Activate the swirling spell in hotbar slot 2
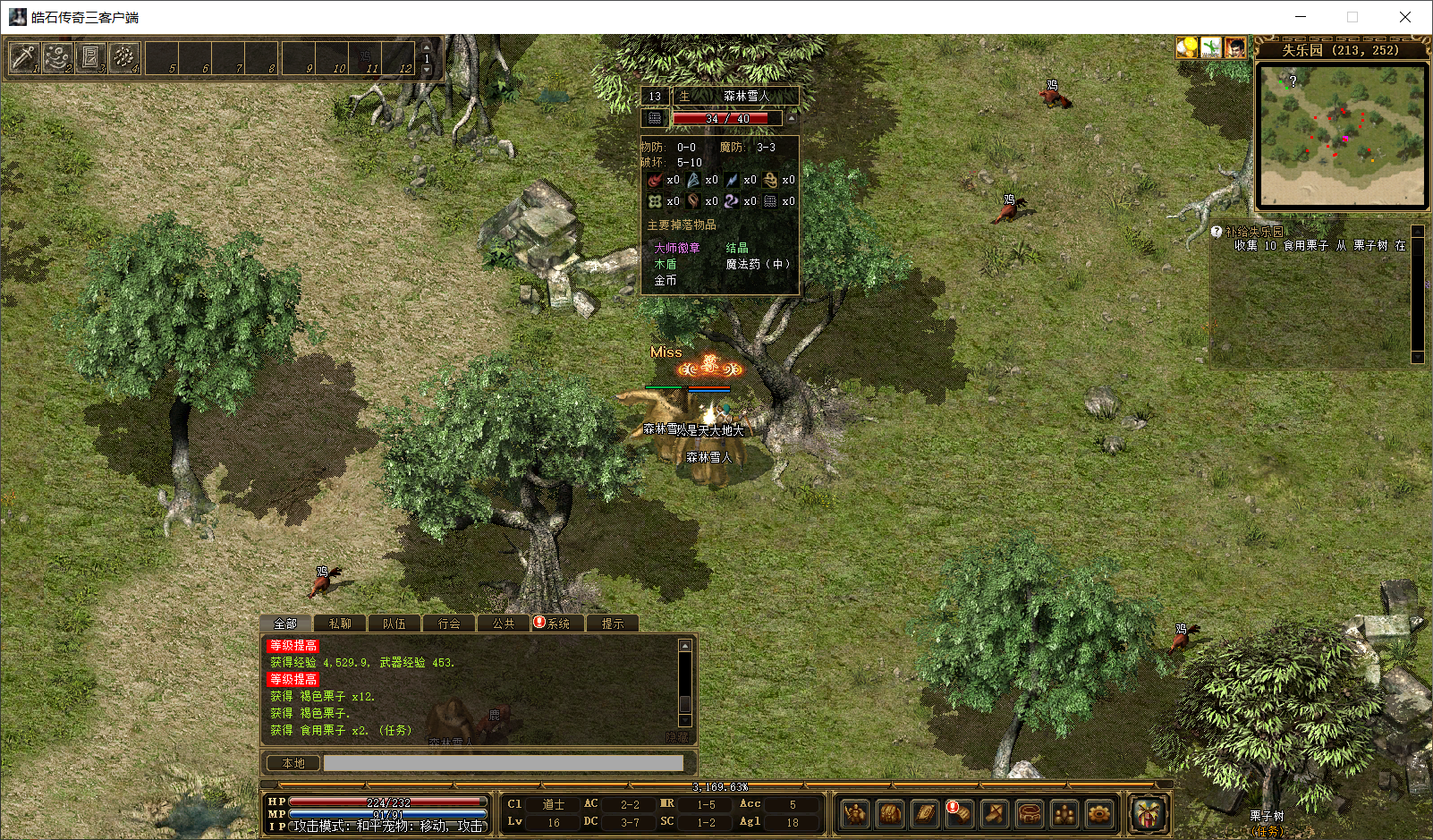Image resolution: width=1433 pixels, height=840 pixels. tap(57, 58)
